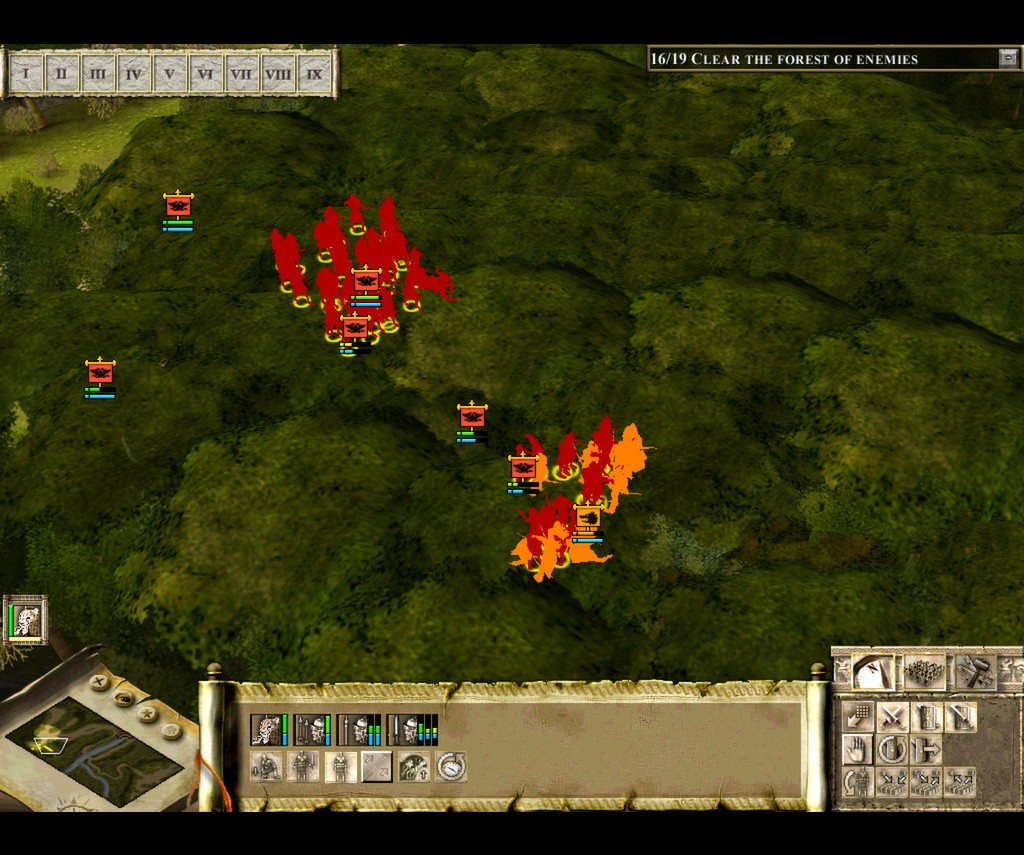Image resolution: width=1024 pixels, height=855 pixels.
Task: Select control group V
Action: [x=170, y=73]
